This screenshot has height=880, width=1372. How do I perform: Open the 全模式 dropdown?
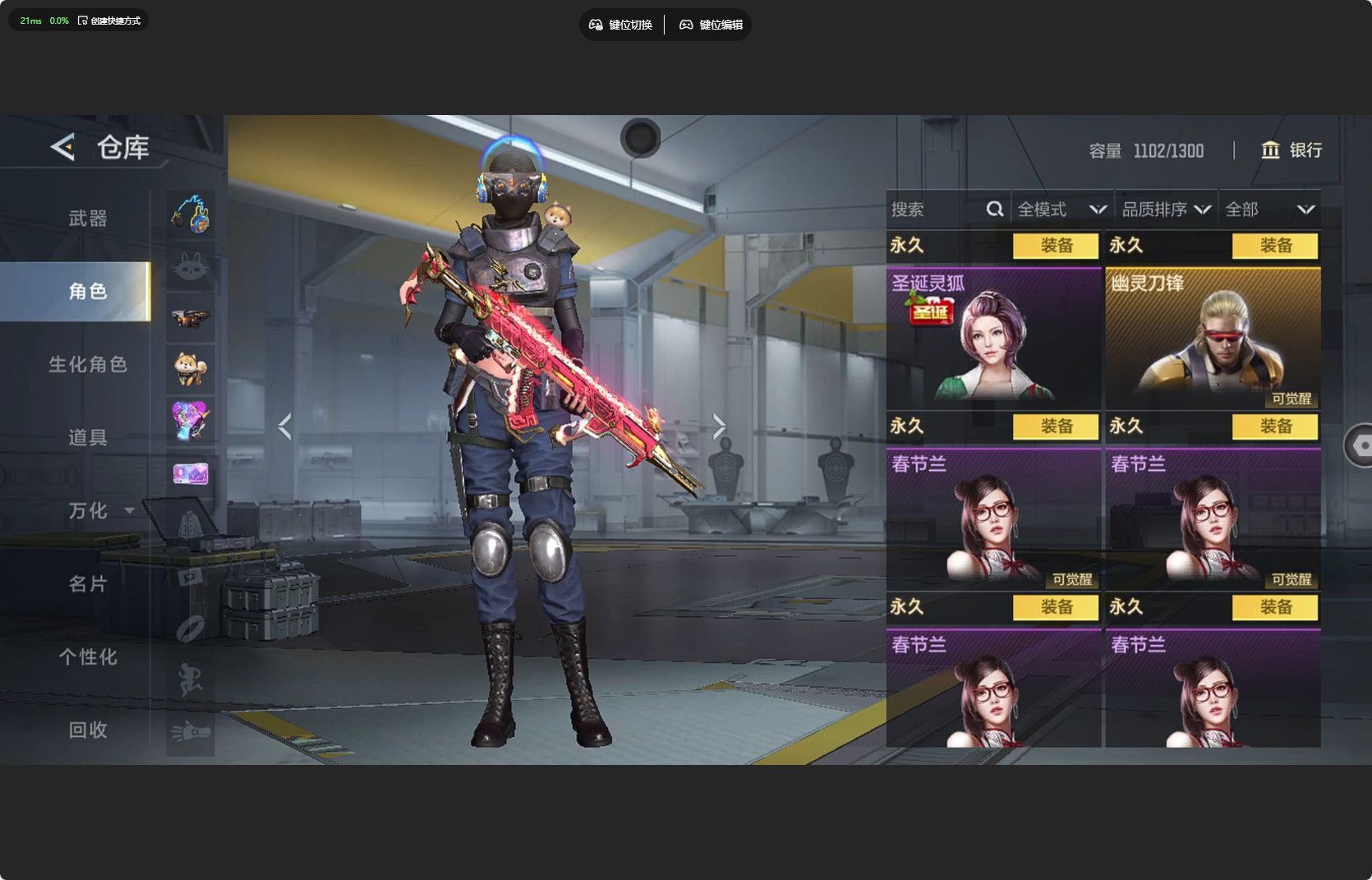click(1061, 210)
